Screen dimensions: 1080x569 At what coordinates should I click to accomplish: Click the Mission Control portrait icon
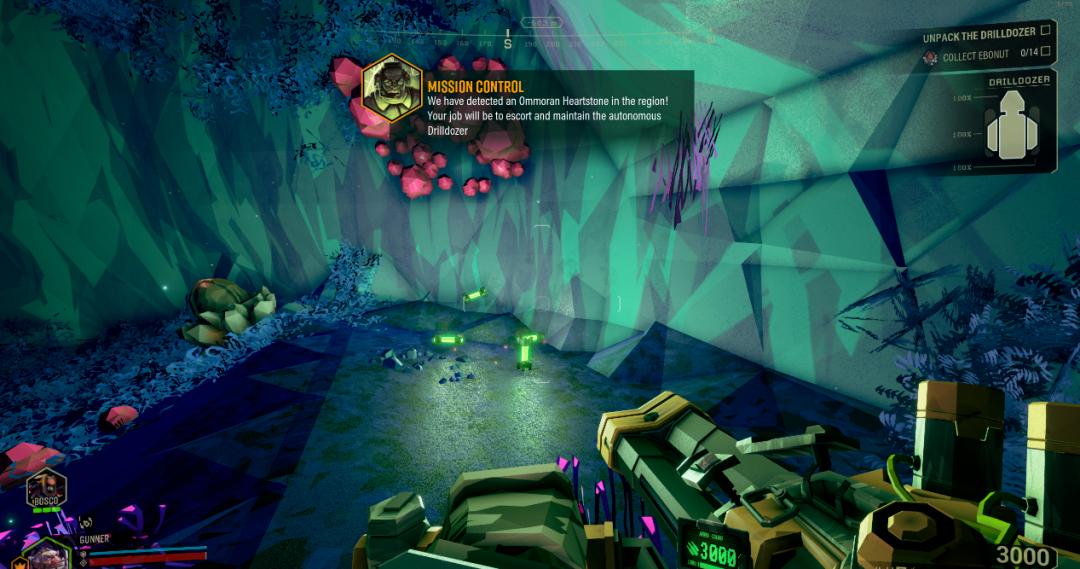click(391, 86)
